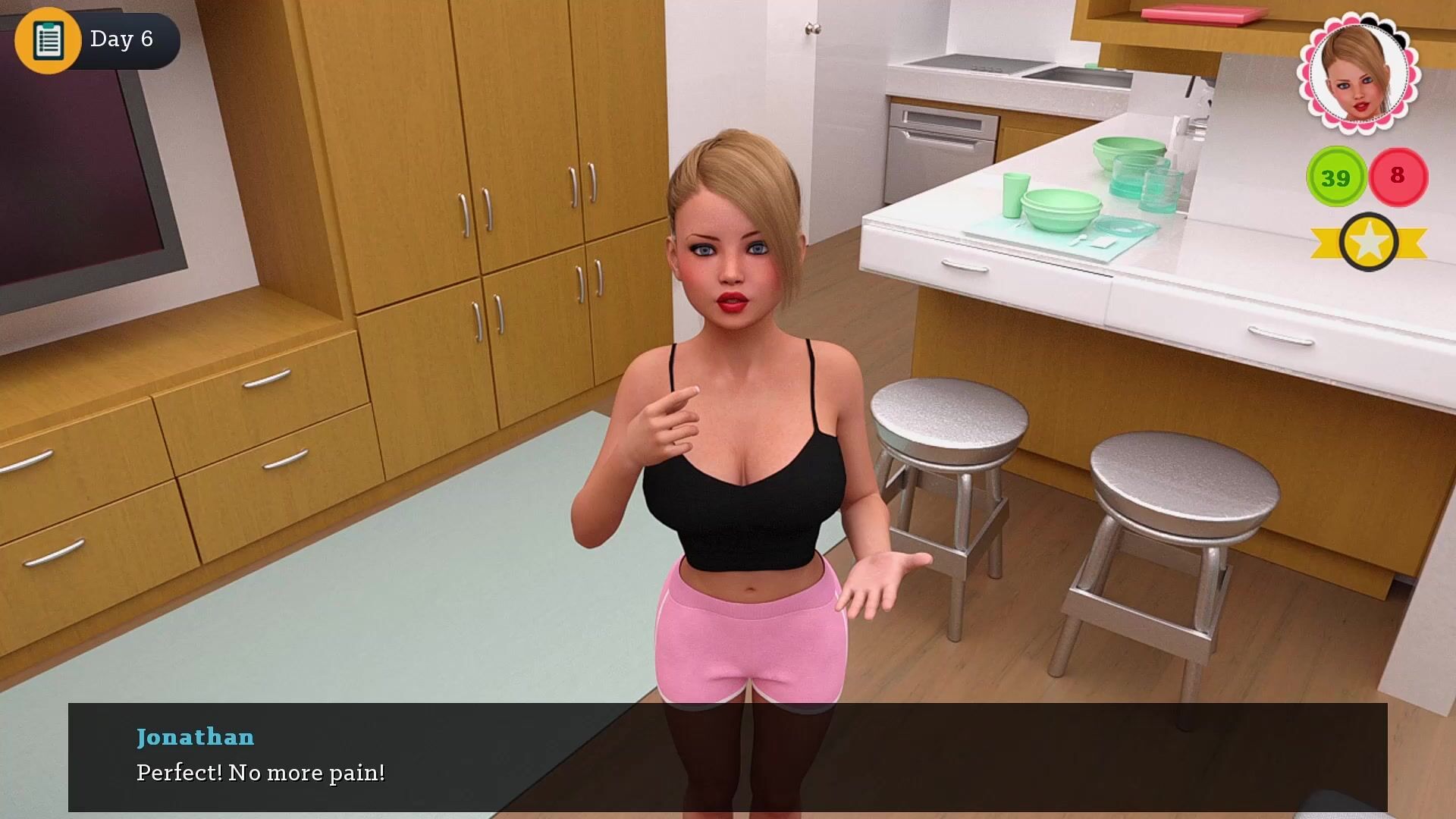This screenshot has height=819, width=1456.
Task: Select the gold star ribbon icon
Action: (x=1368, y=243)
